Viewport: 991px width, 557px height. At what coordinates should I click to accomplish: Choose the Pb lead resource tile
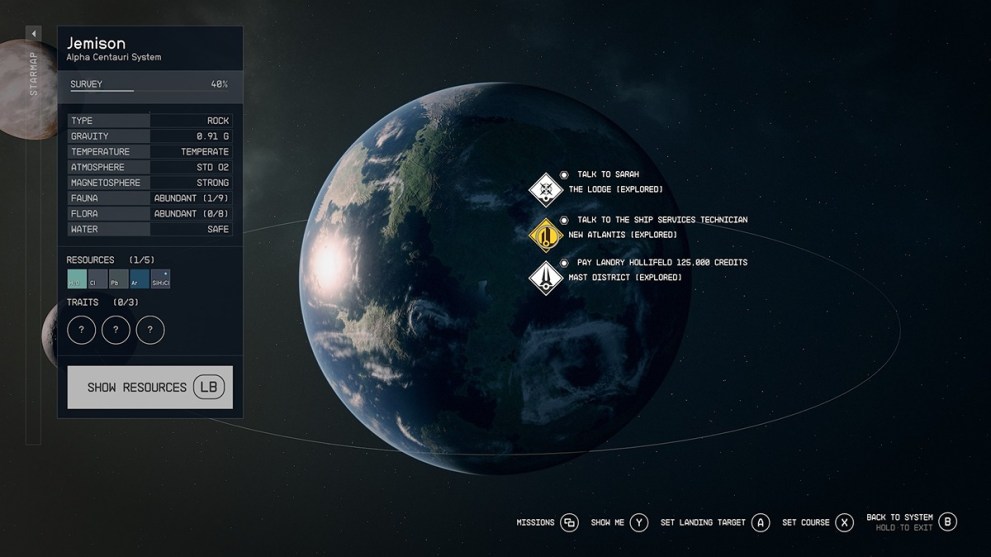point(118,279)
